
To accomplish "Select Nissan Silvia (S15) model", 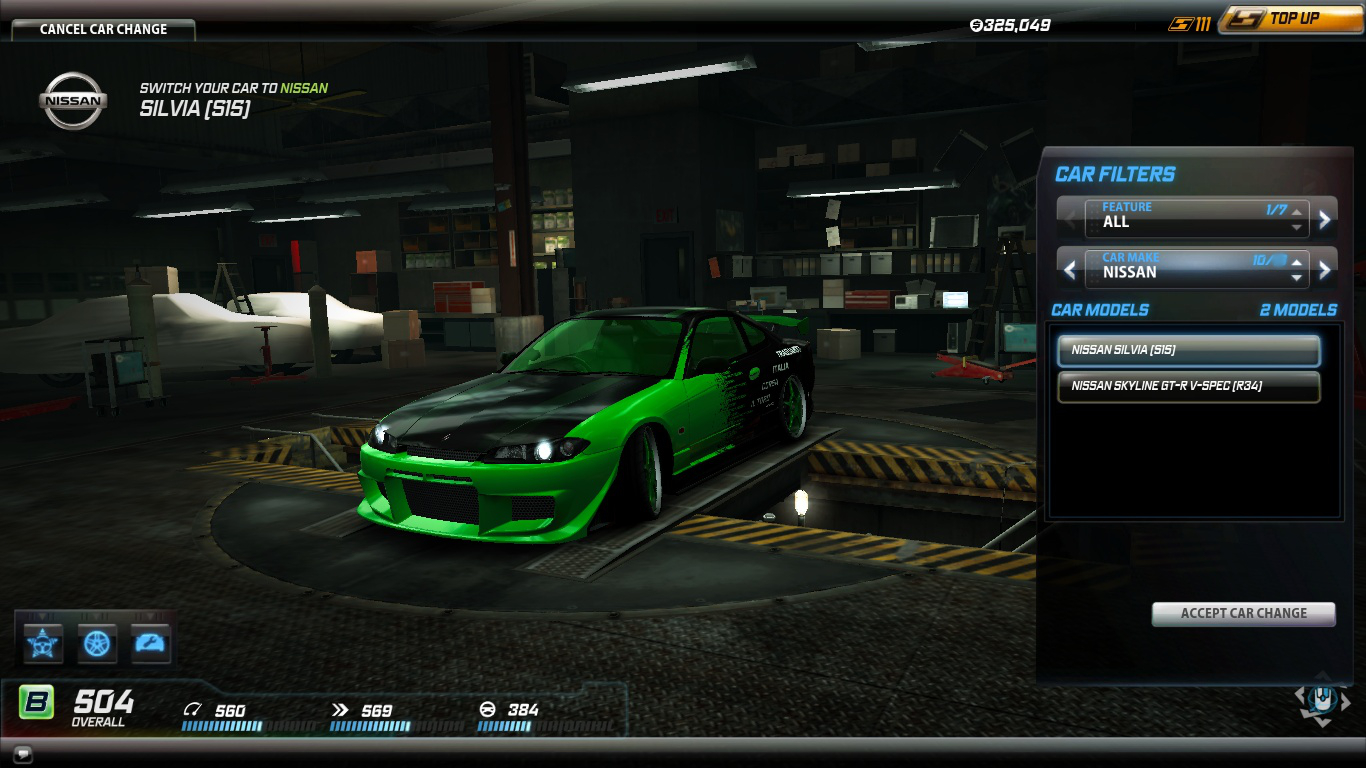I will point(1188,350).
